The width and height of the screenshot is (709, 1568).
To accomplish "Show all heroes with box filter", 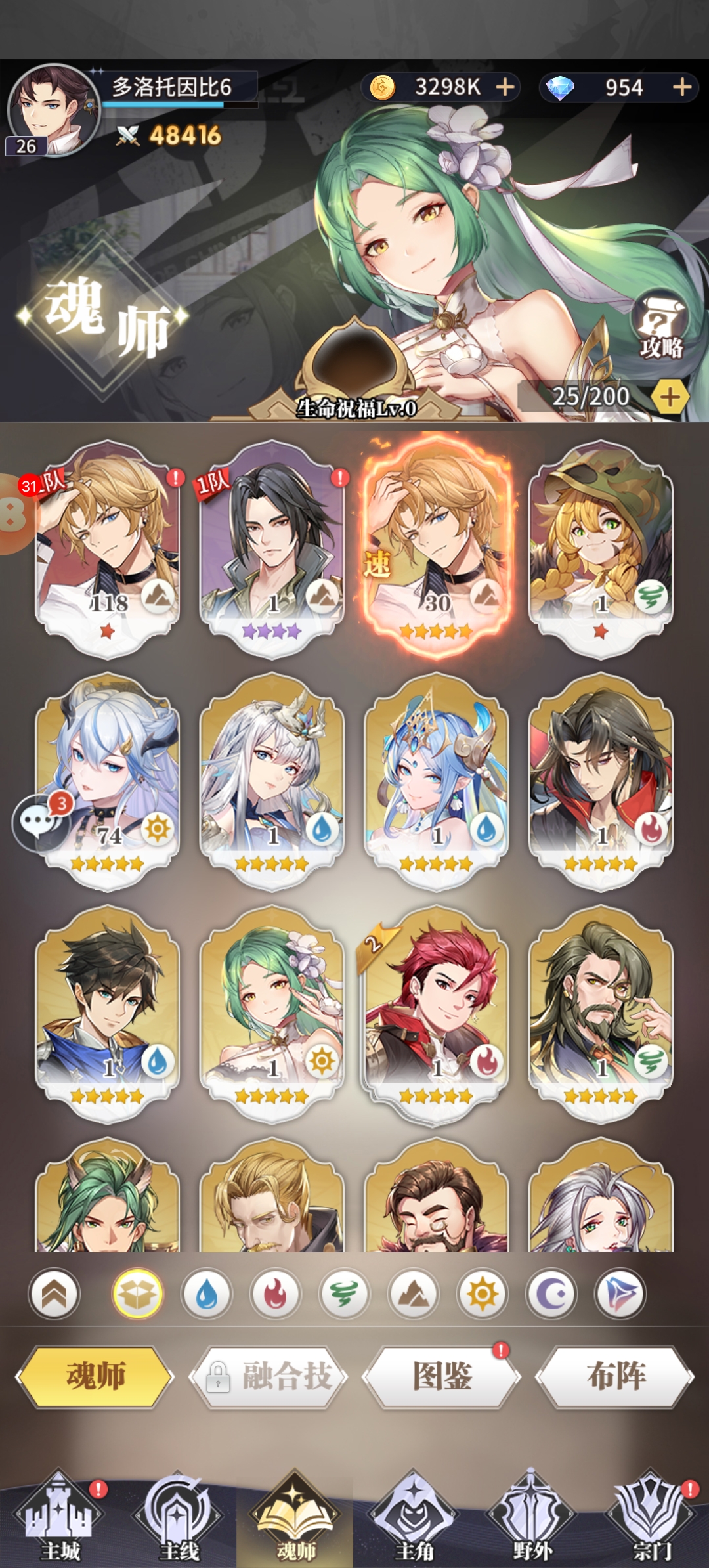I will coord(137,1294).
